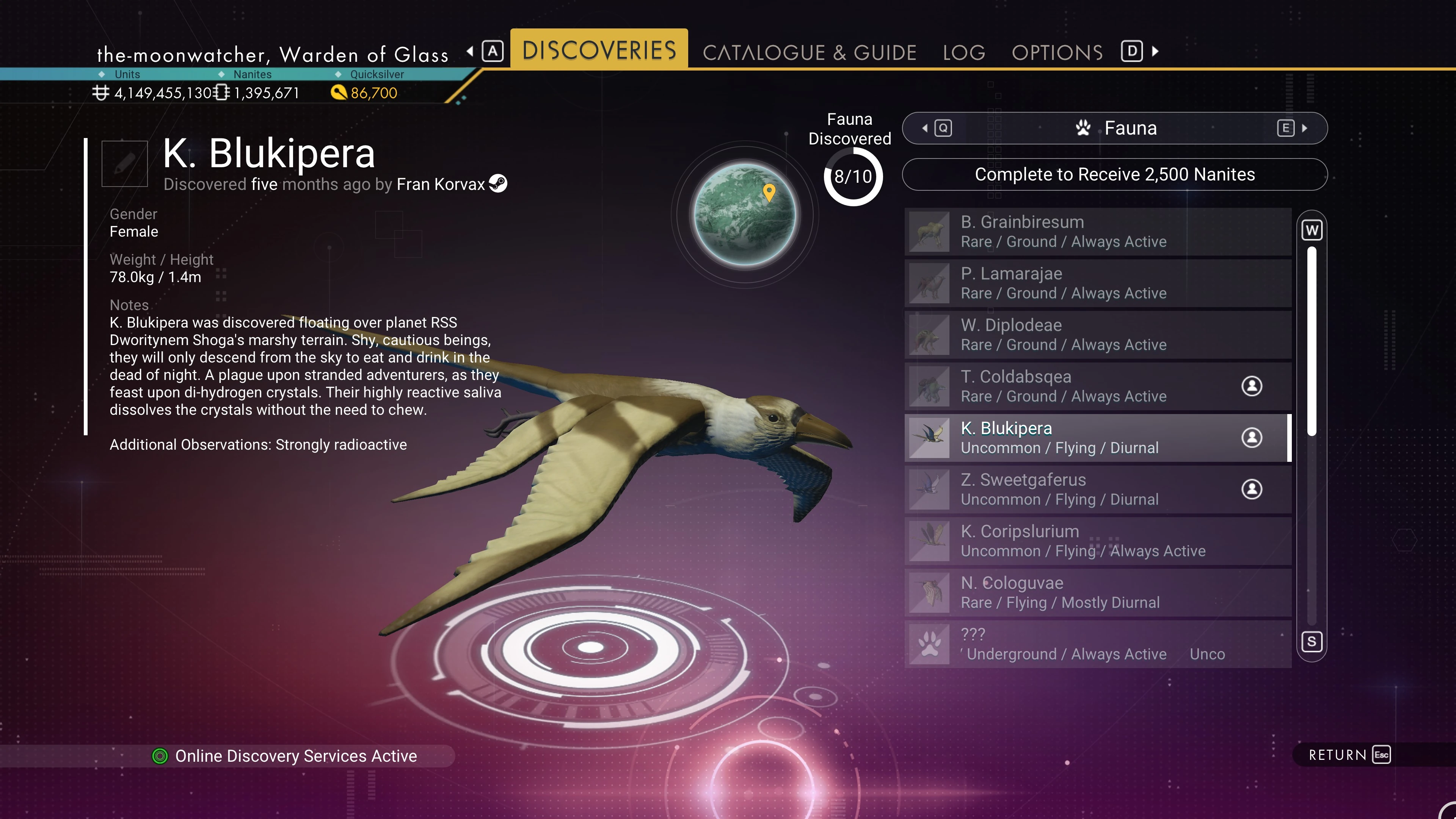
Task: Select the planet globe thumbnail
Action: tap(744, 215)
